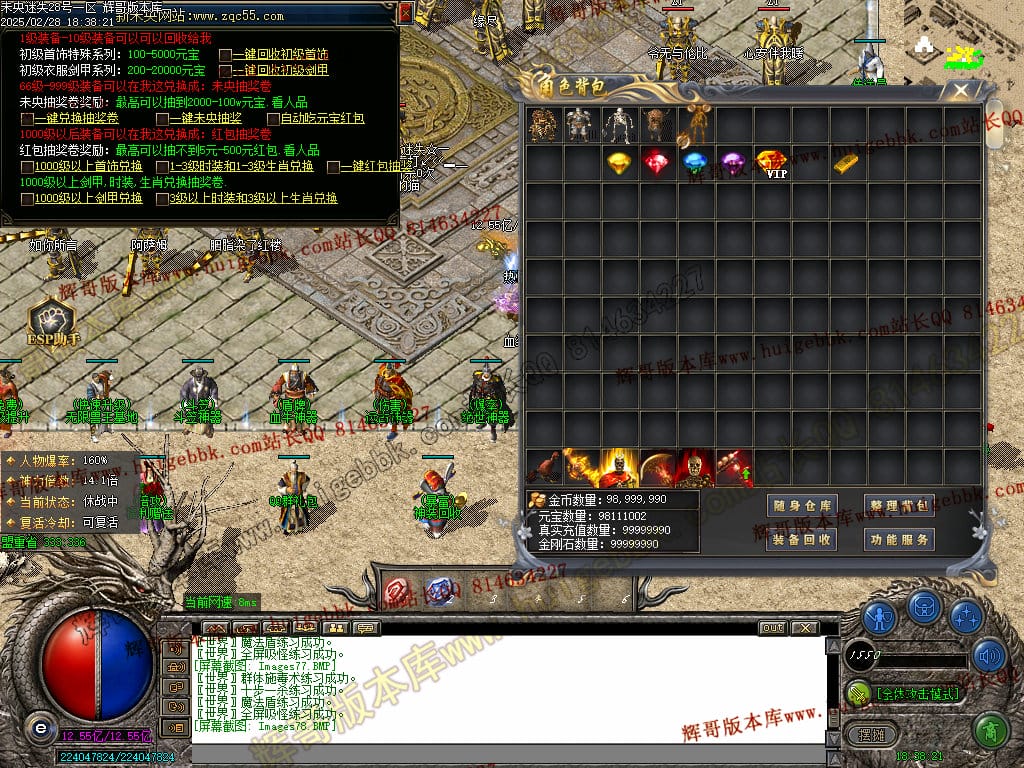The width and height of the screenshot is (1024, 768).
Task: Close the recycle info panel
Action: [405, 13]
